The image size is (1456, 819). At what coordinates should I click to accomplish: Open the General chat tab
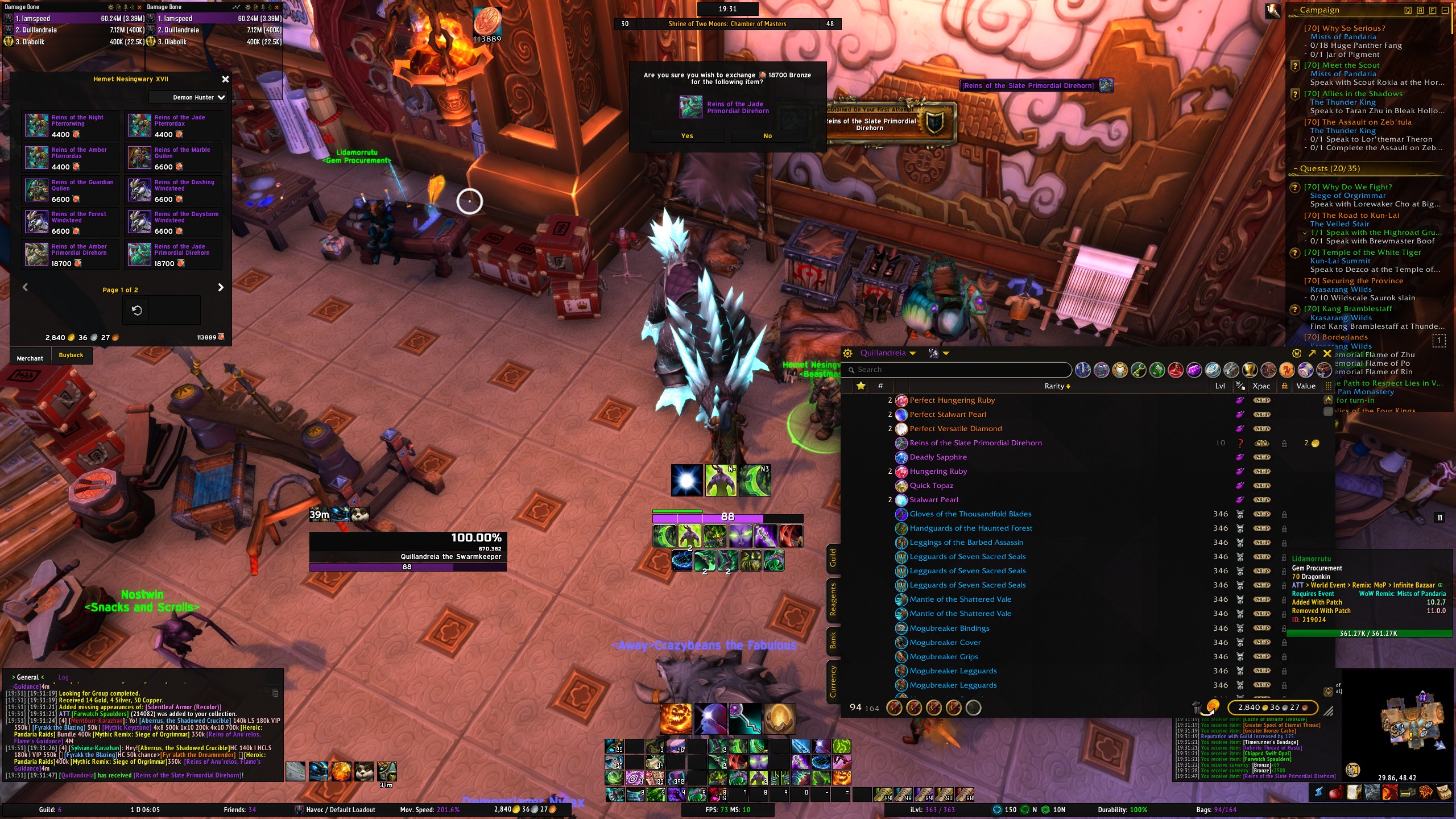coord(27,677)
